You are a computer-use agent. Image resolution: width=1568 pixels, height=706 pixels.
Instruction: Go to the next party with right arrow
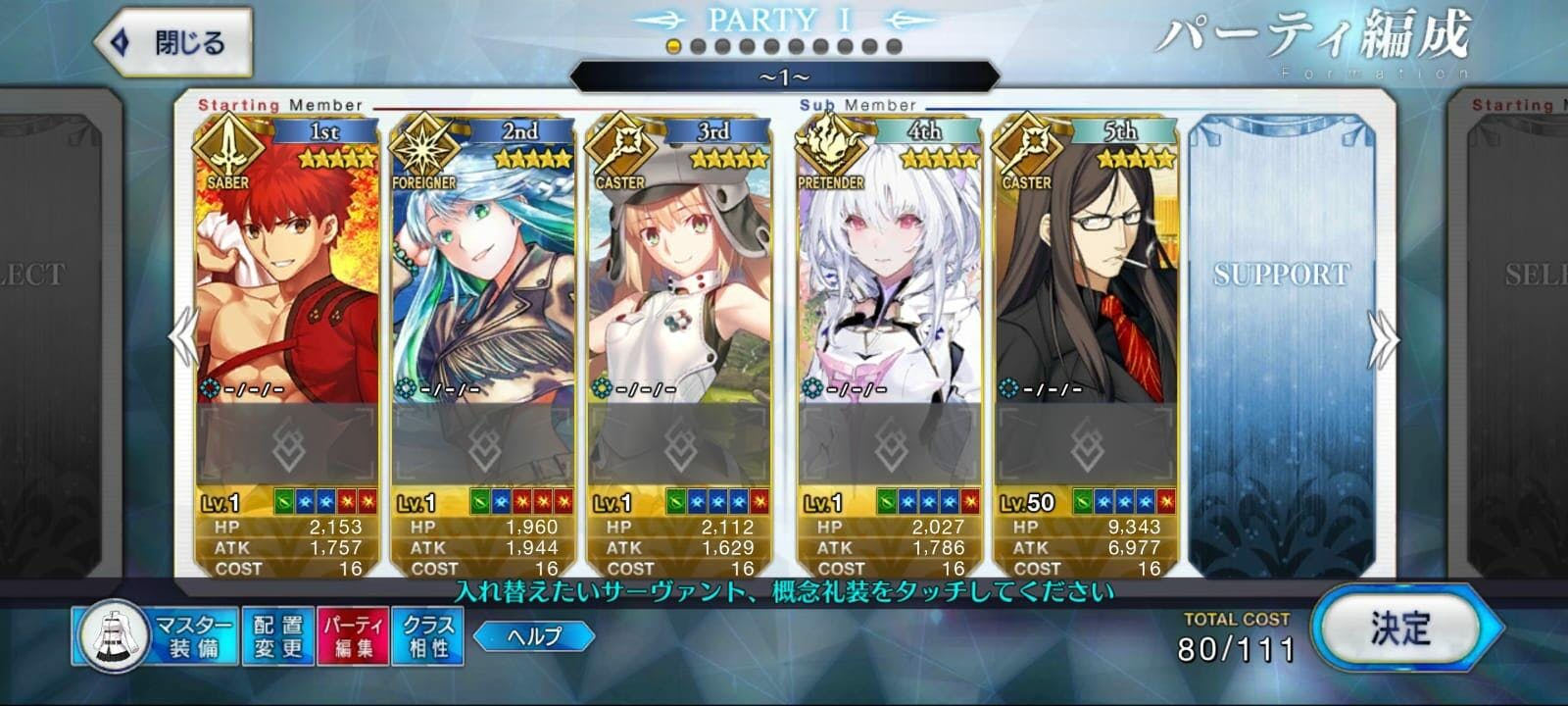(1386, 338)
